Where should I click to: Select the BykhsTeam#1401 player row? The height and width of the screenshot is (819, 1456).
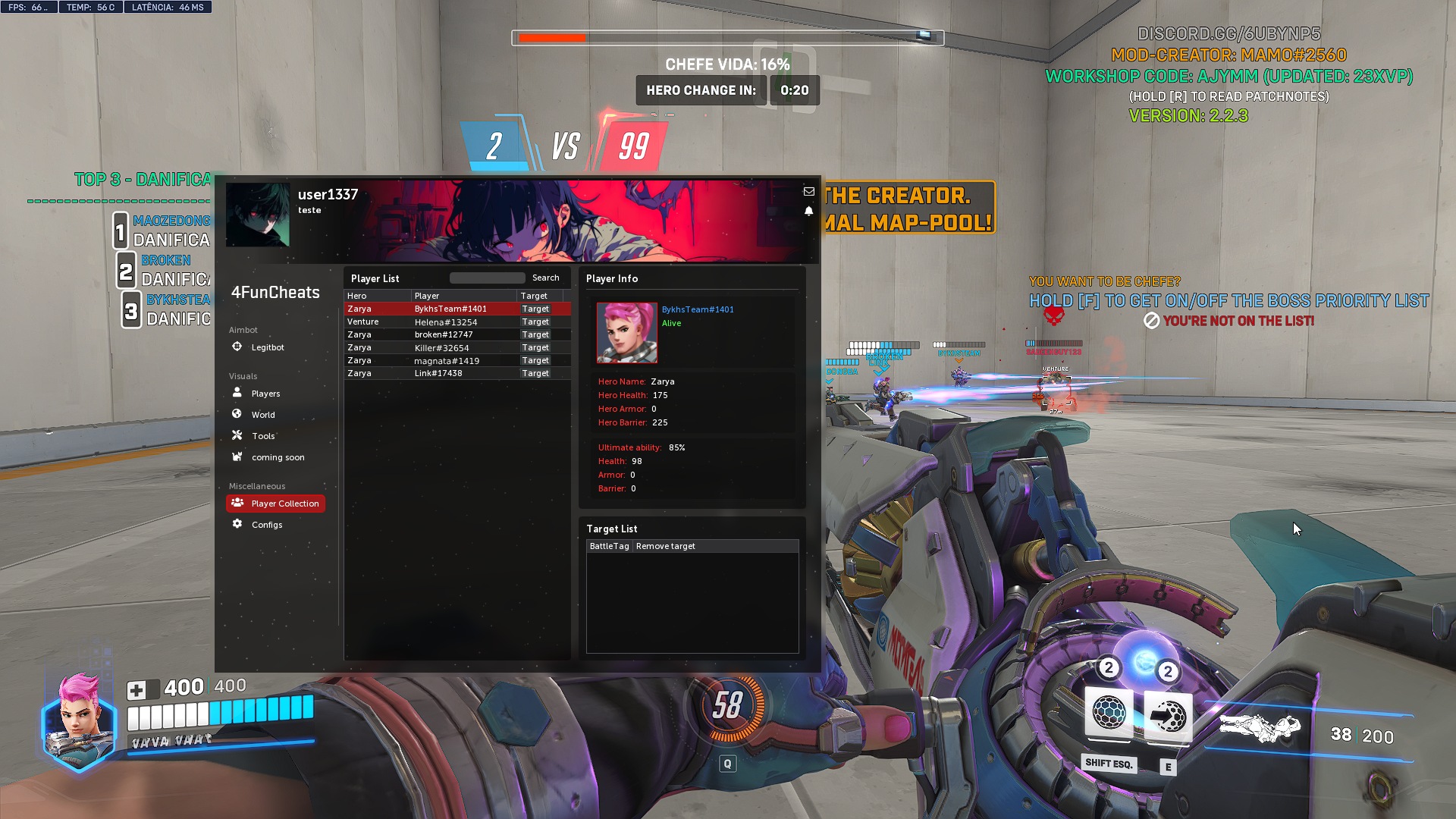450,309
